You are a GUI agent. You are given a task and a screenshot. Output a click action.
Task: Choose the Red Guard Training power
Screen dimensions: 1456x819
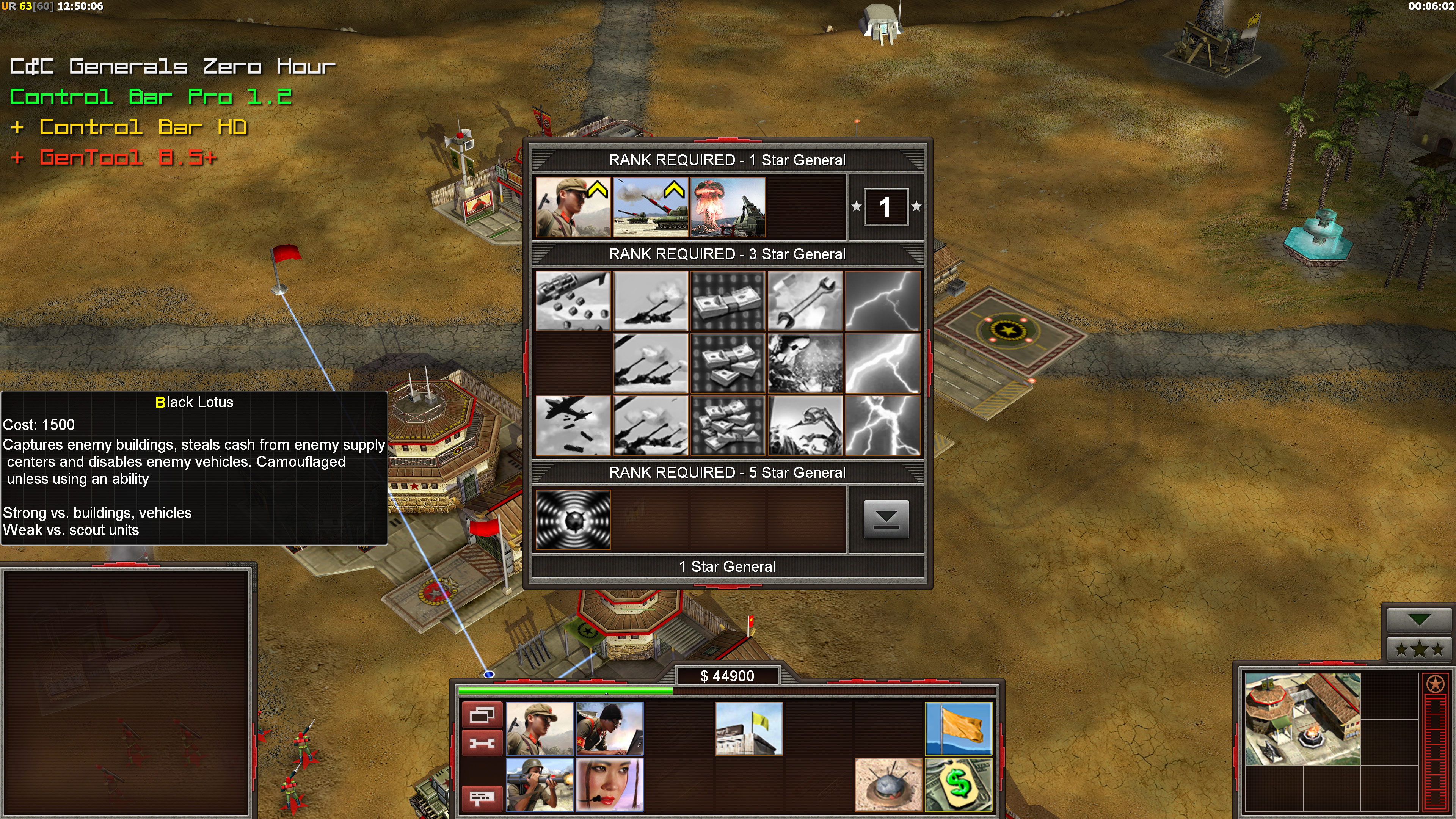pyautogui.click(x=573, y=207)
